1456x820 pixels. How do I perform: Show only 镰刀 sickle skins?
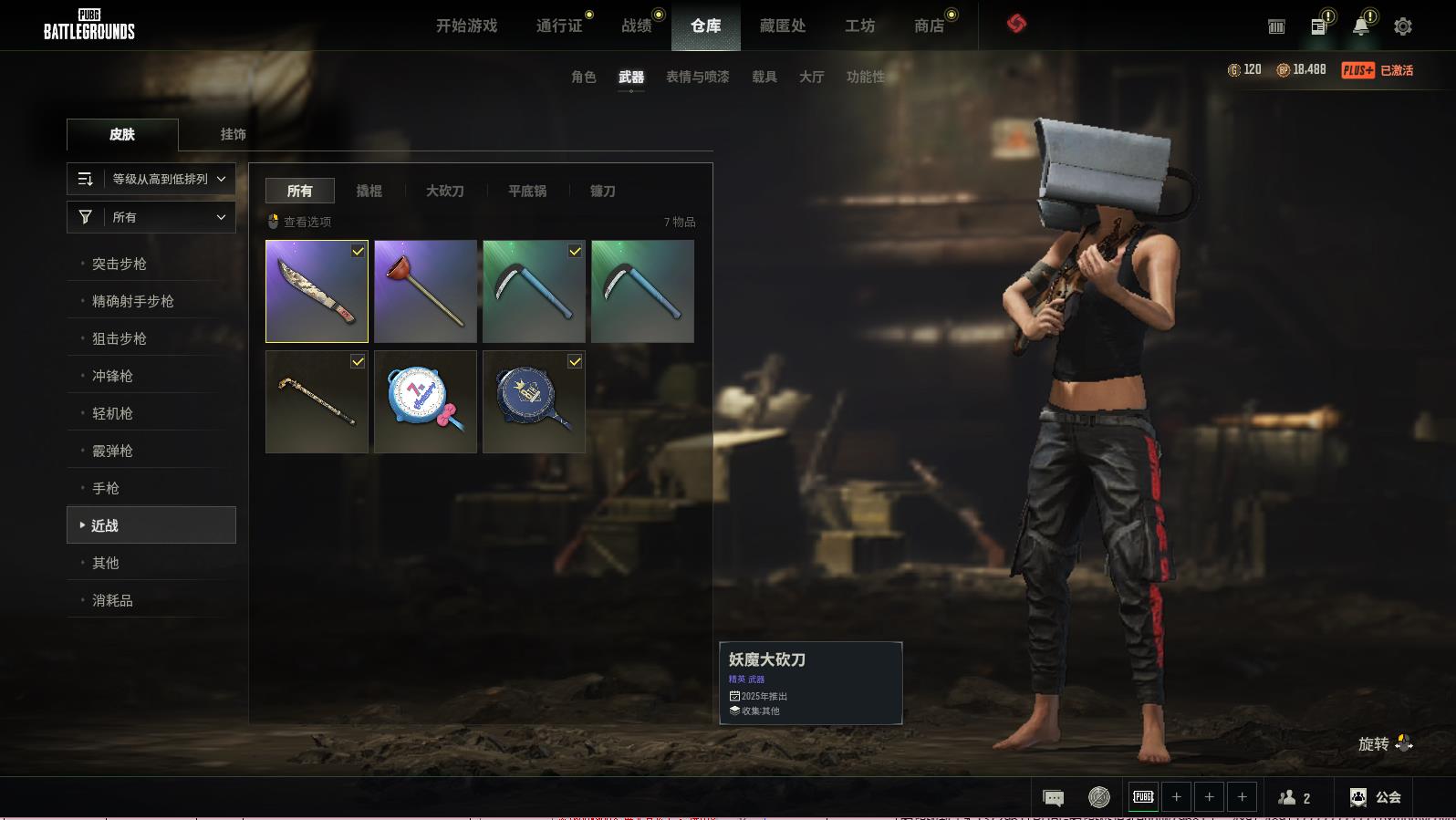coord(602,191)
